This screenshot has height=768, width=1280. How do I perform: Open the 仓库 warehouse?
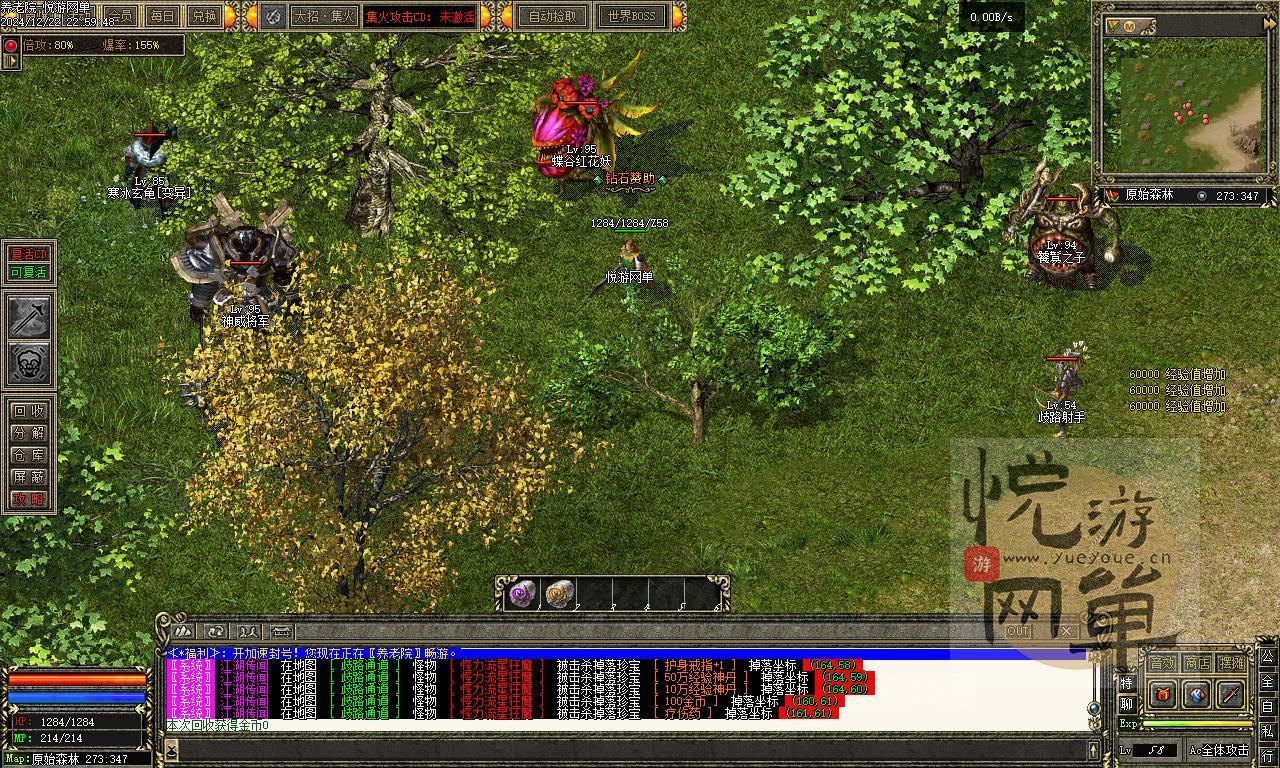(28, 455)
